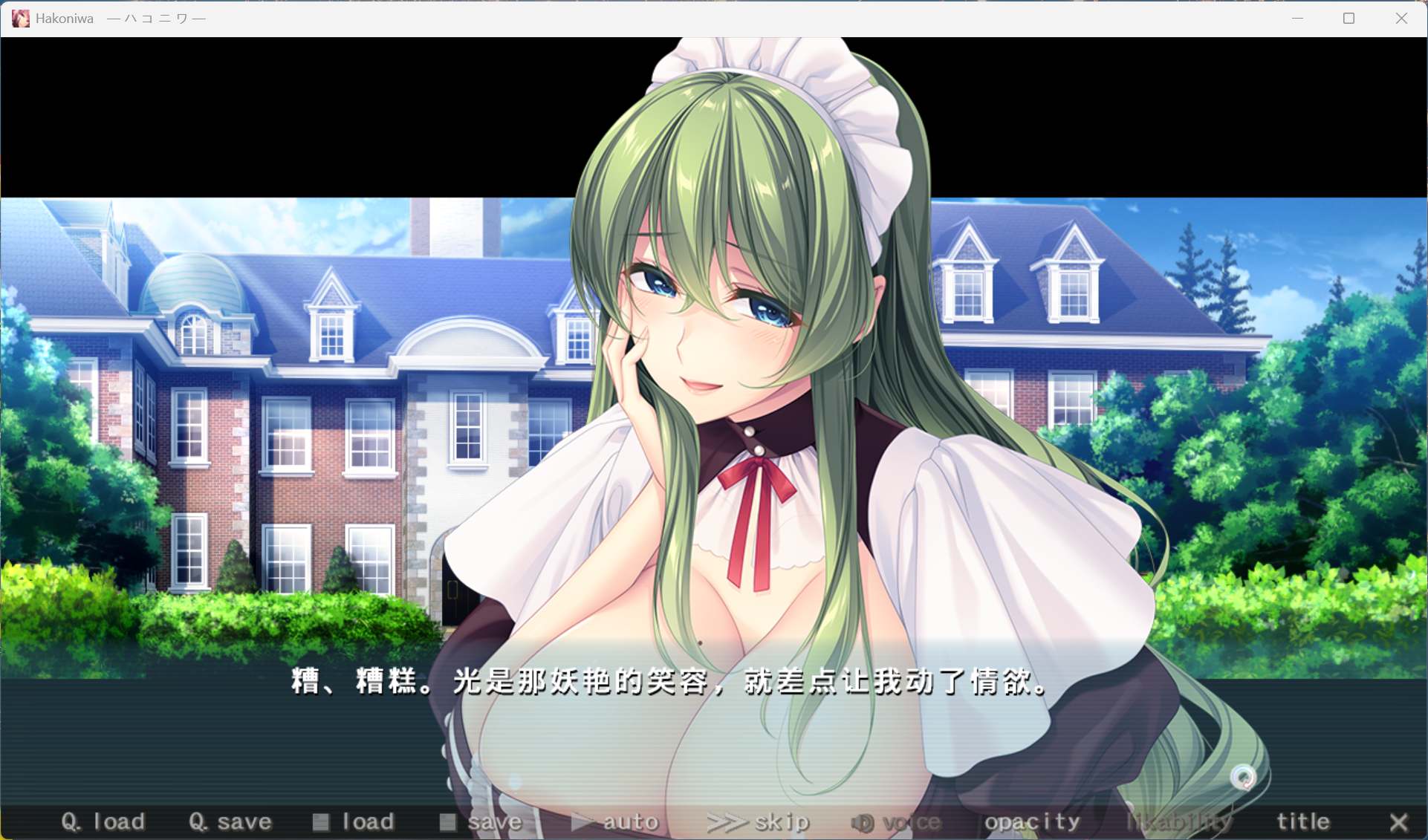Adjust the message window opacity
The height and width of the screenshot is (840, 1428).
point(1032,821)
